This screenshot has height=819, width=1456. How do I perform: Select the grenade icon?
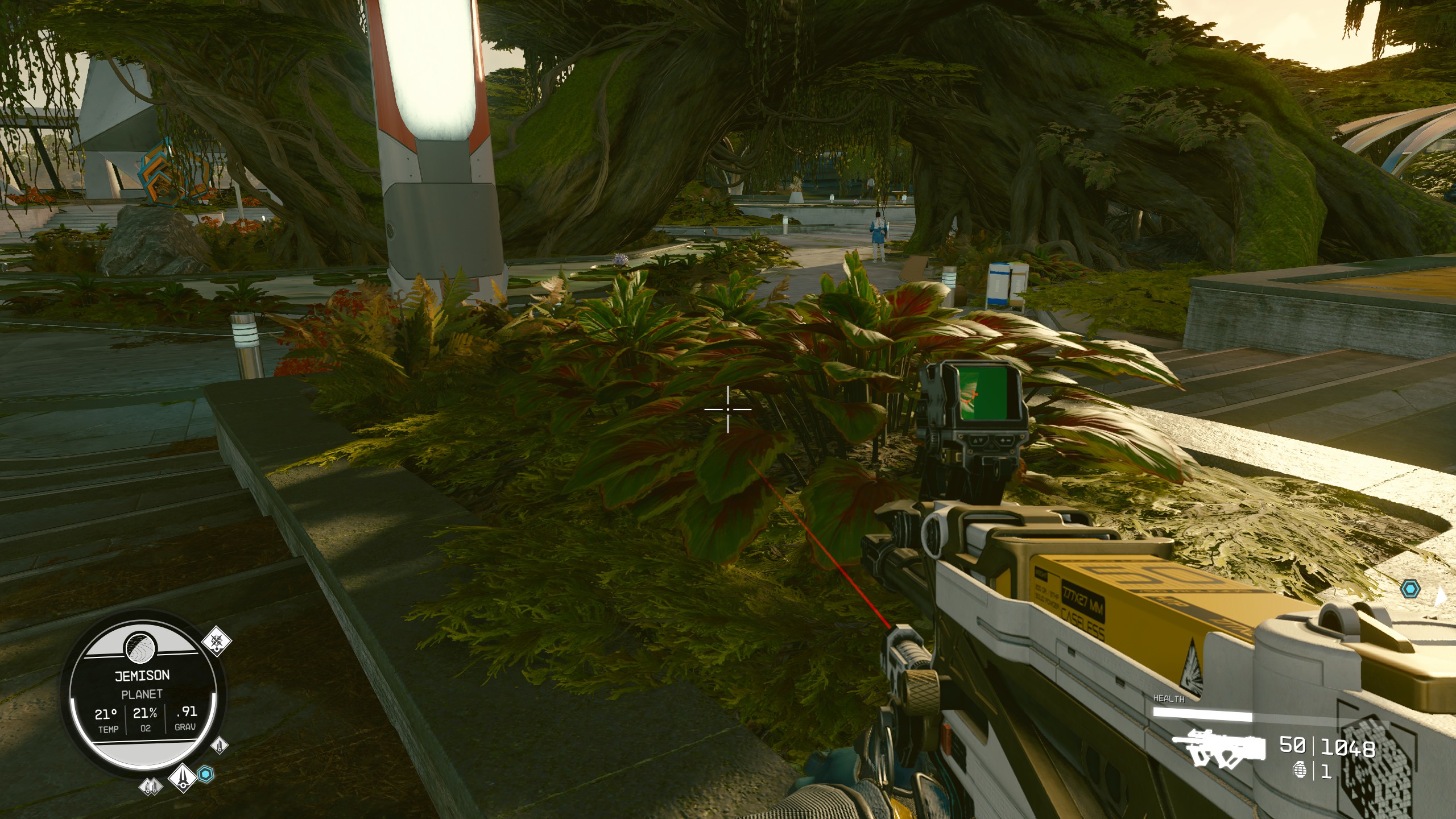1300,771
